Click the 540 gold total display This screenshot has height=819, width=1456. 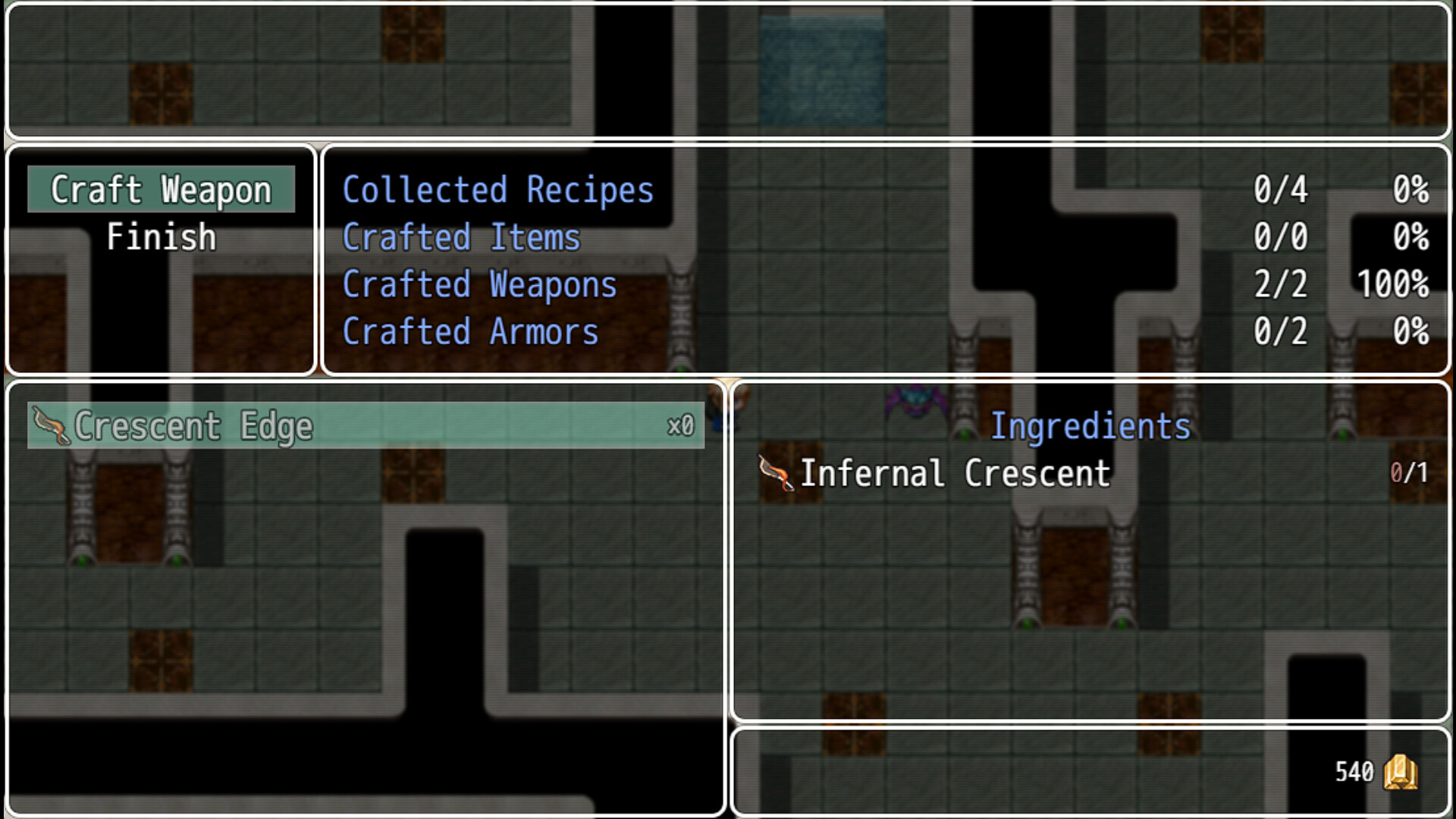(x=1354, y=772)
